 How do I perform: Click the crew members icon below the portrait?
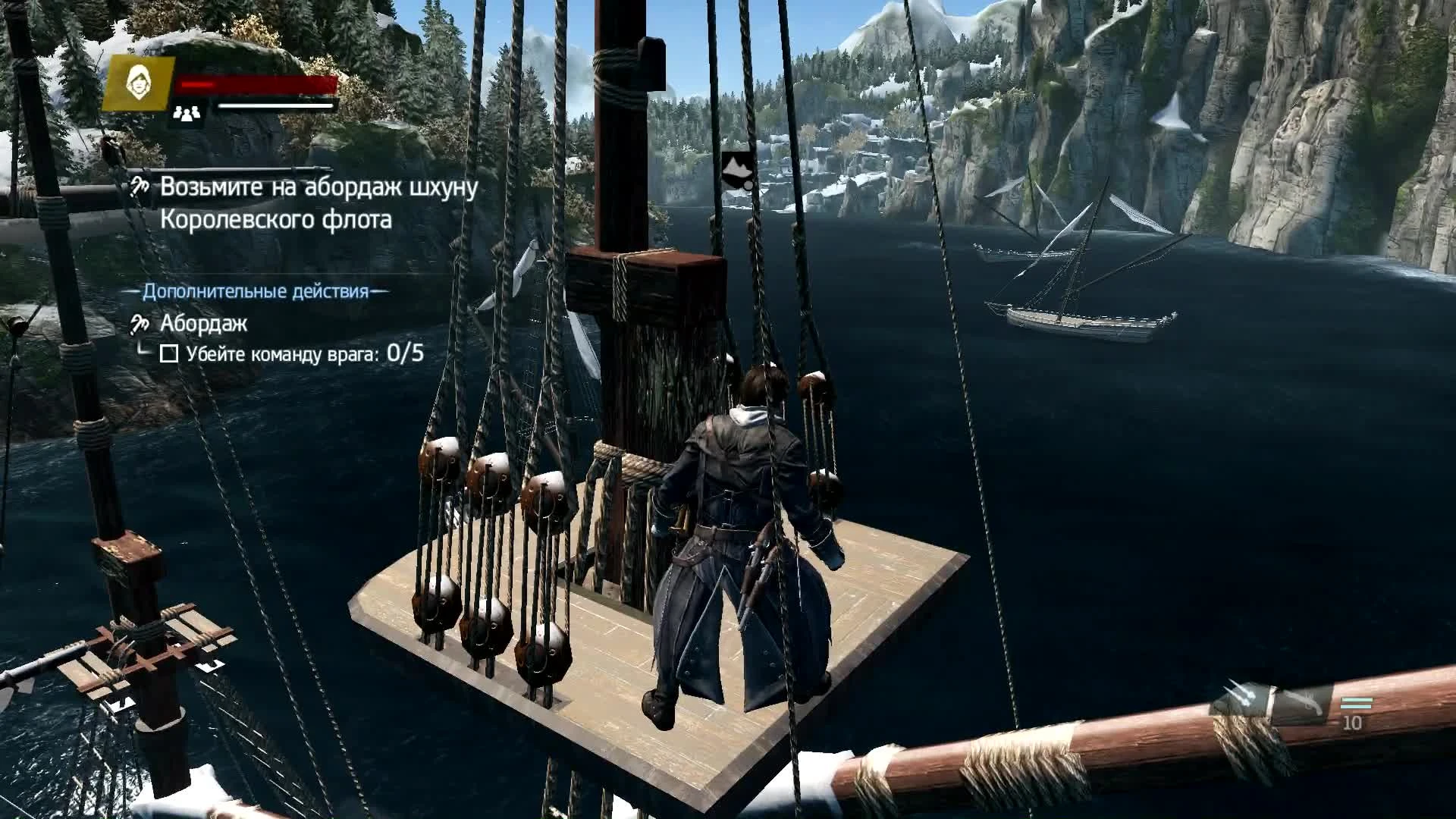point(187,112)
